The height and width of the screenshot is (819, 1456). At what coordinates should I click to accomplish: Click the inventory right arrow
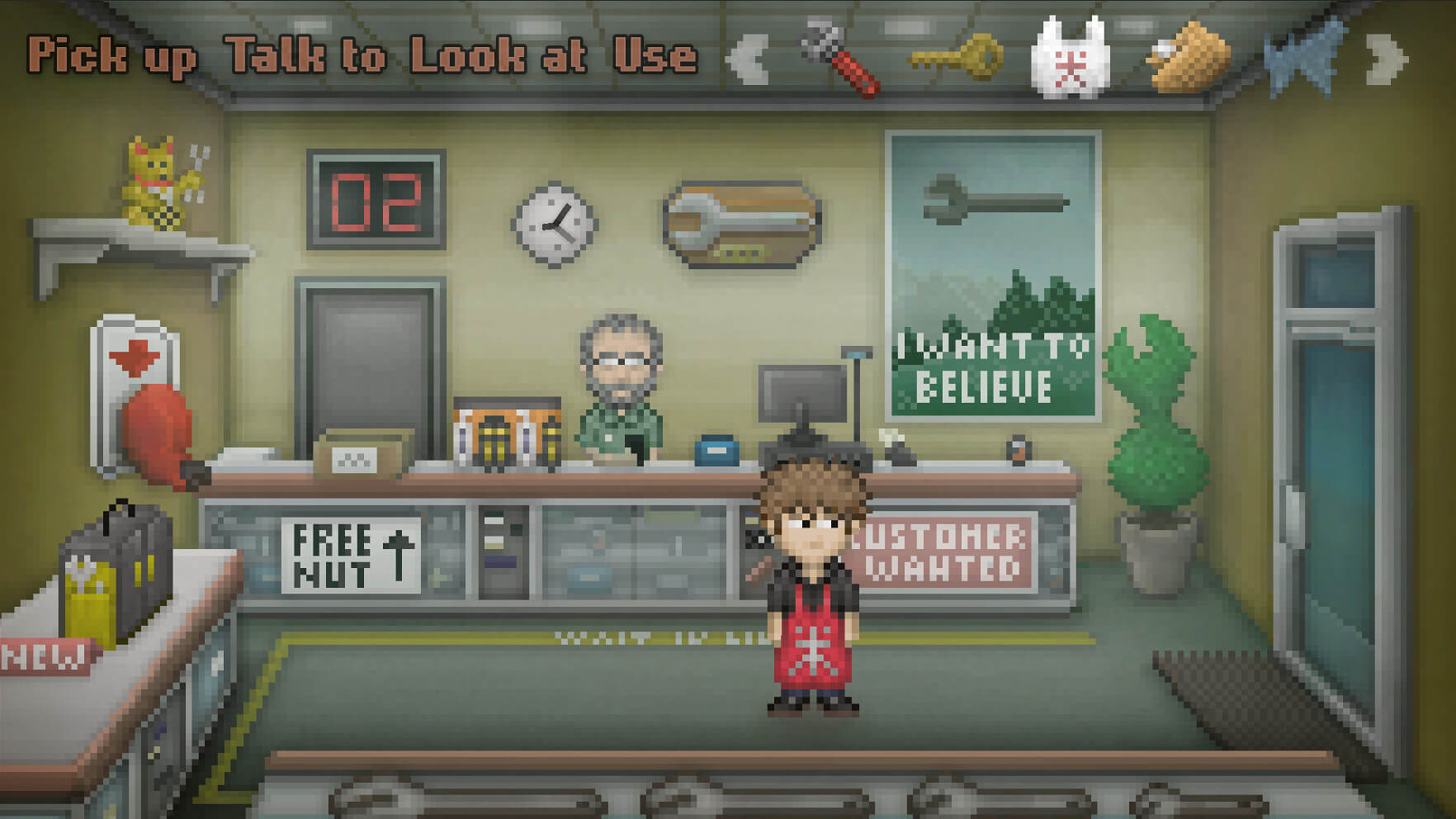[x=1387, y=59]
